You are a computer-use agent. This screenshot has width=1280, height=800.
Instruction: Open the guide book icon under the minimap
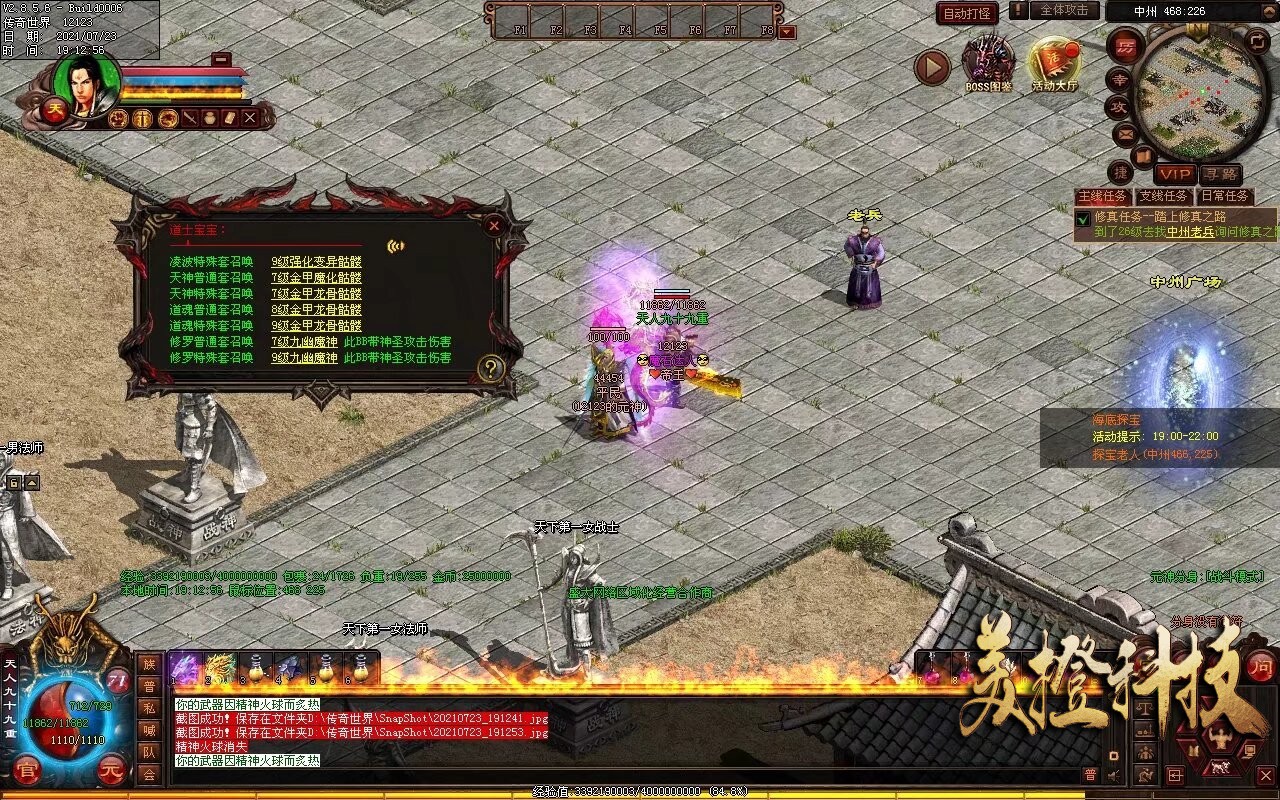(x=1145, y=155)
